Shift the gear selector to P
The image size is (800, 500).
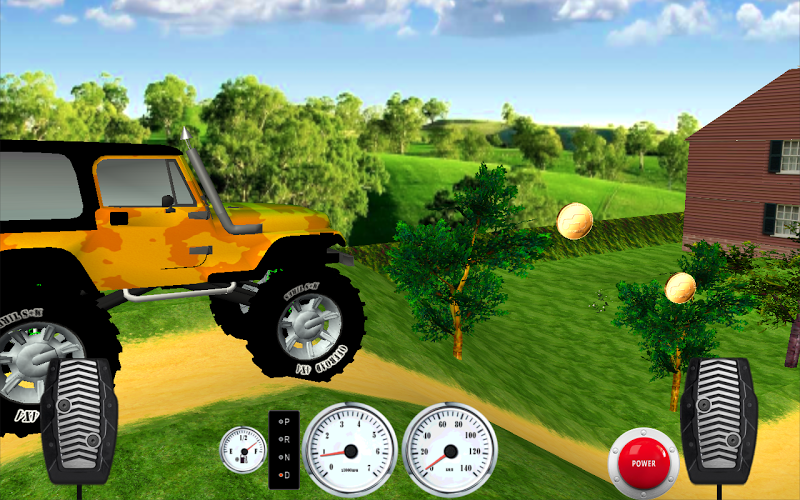click(284, 422)
